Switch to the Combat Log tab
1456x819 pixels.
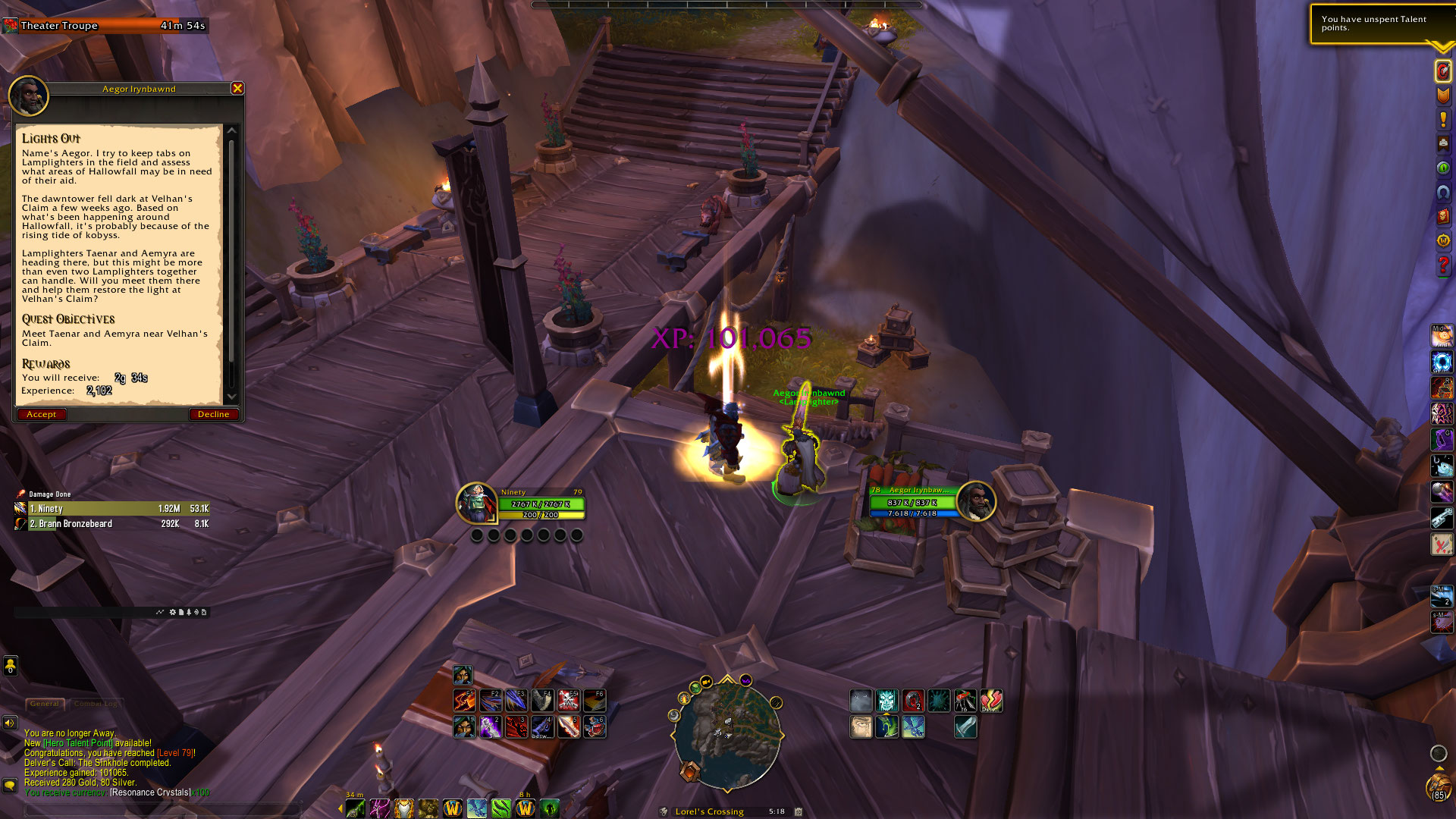[96, 704]
